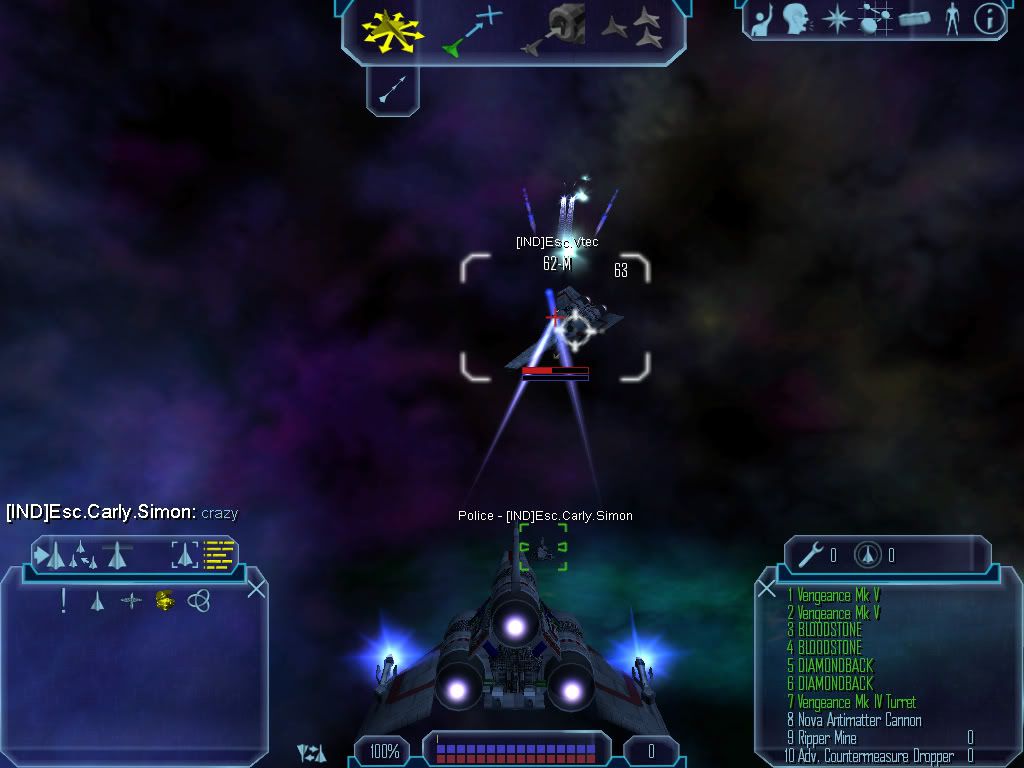The width and height of the screenshot is (1024, 768).
Task: Open the circled i information icon
Action: tap(988, 18)
